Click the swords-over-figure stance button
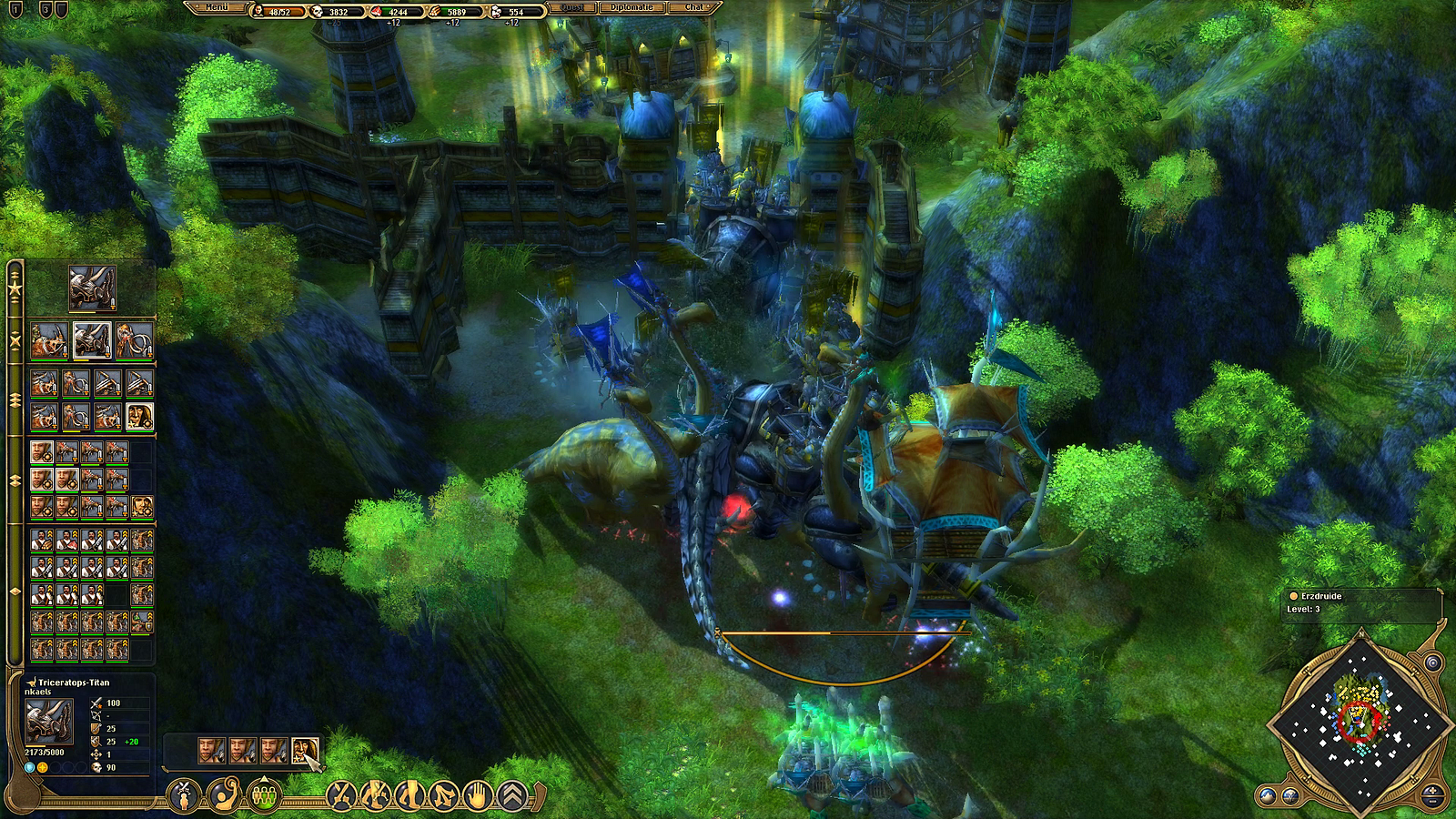 [185, 796]
